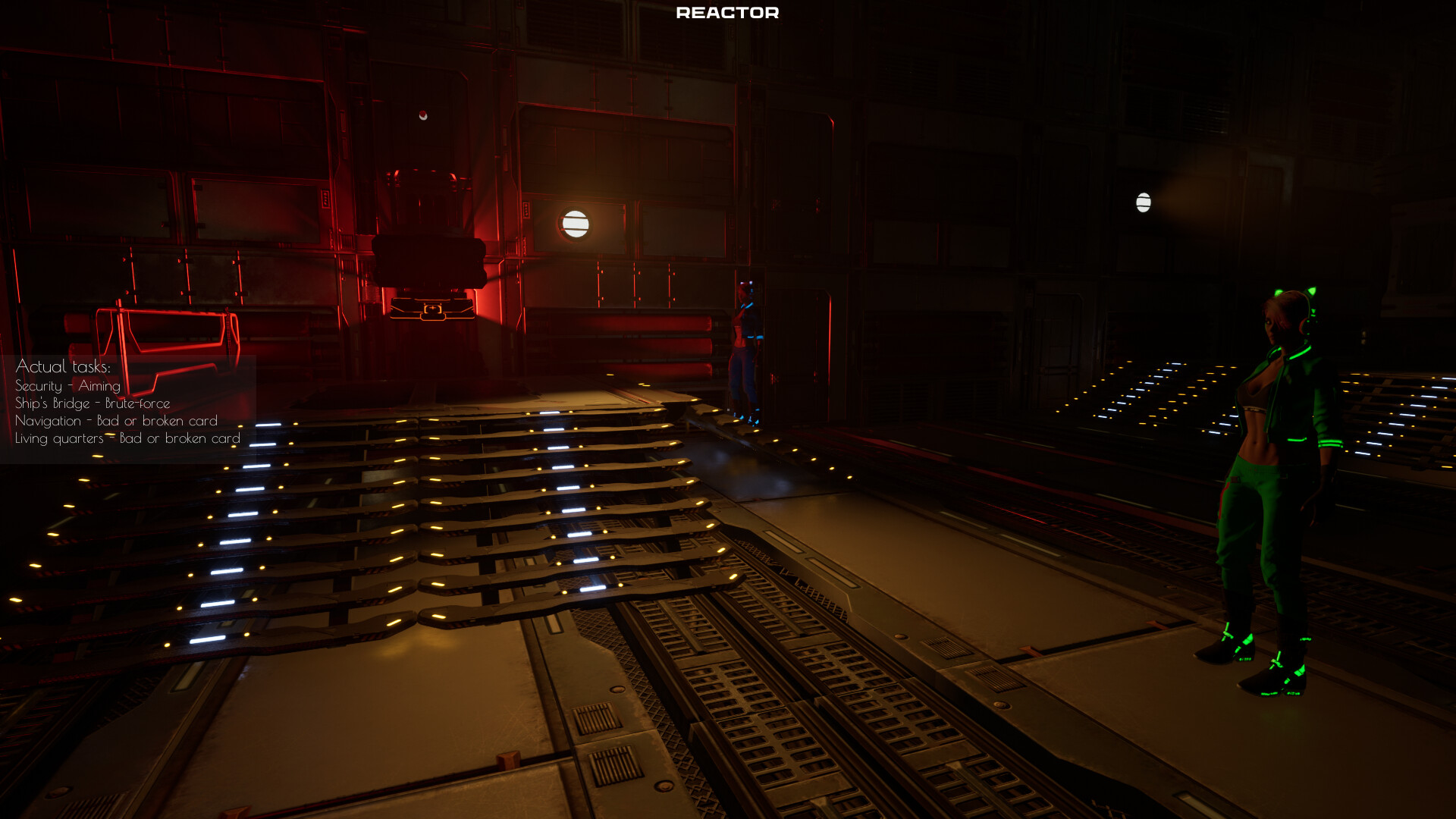Screen dimensions: 1456x819
Task: Click the round porthole light on the left door
Action: (576, 224)
